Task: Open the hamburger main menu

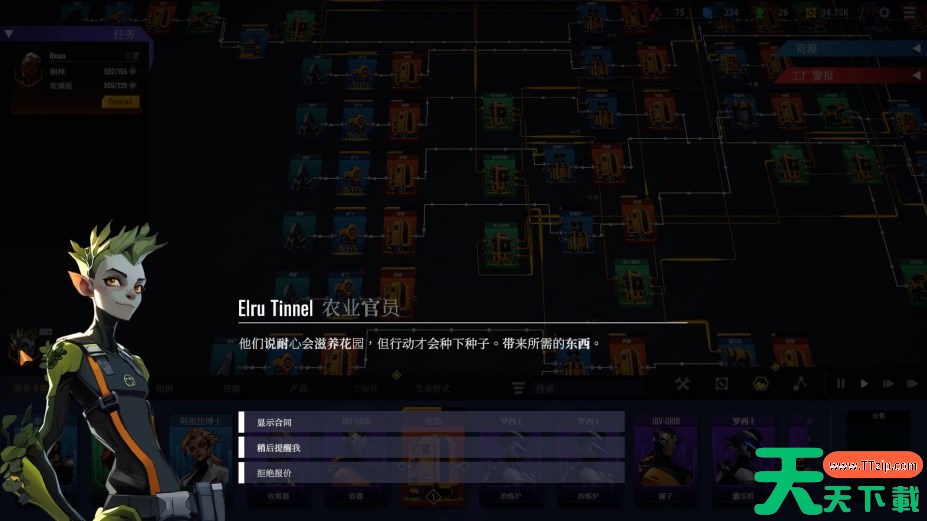Action: (908, 12)
